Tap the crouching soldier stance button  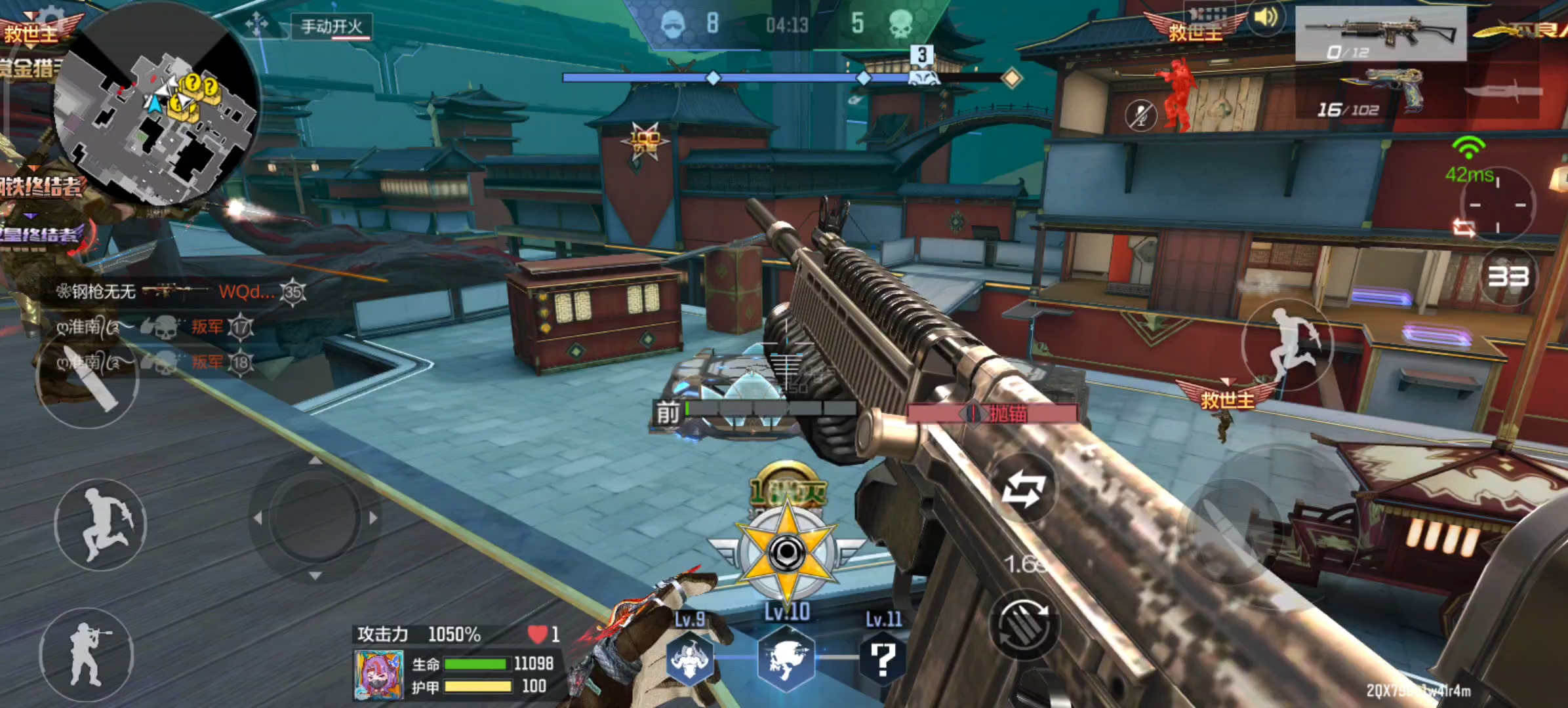tap(87, 654)
